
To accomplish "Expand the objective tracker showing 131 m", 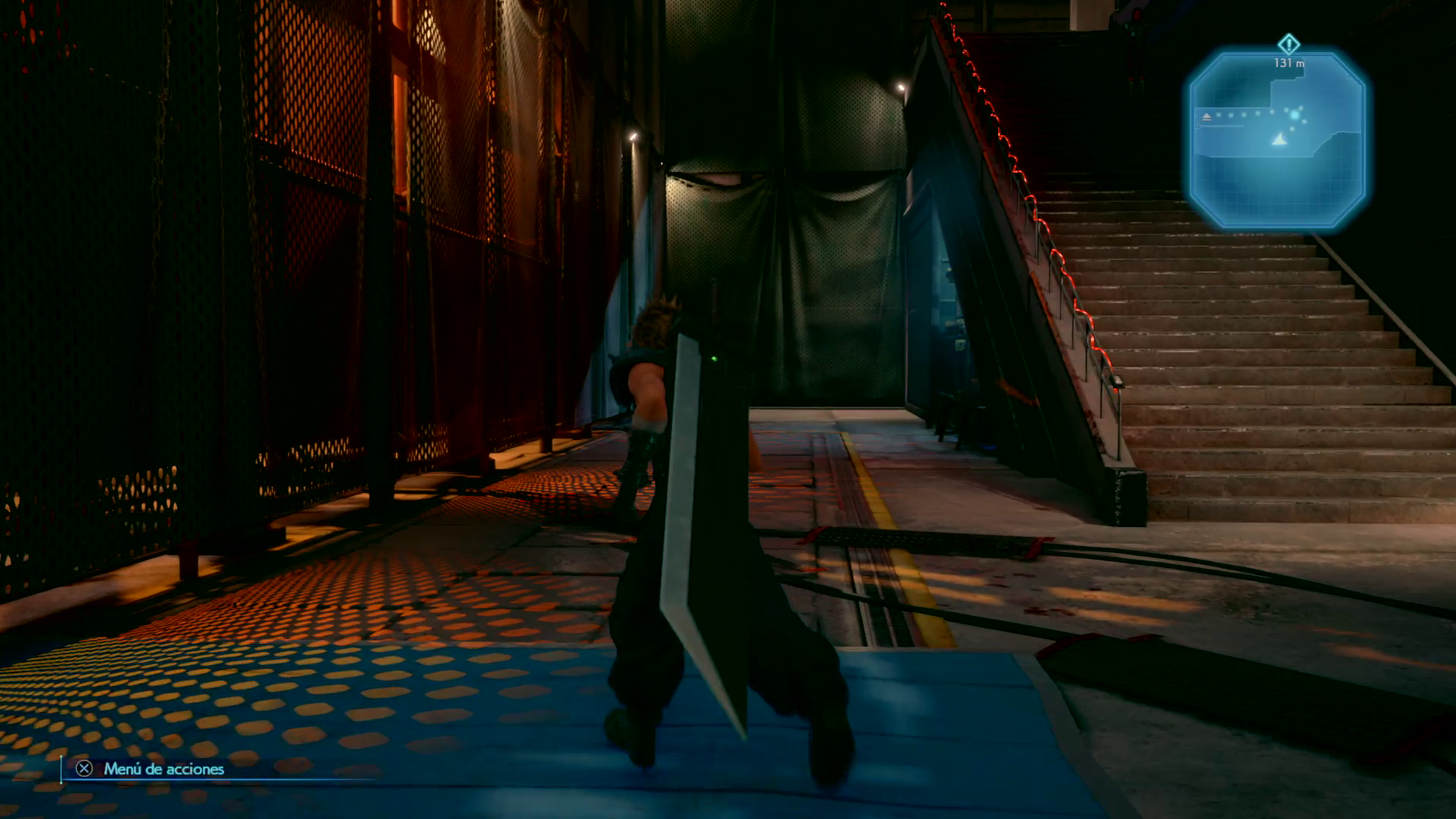I will coord(1289,63).
